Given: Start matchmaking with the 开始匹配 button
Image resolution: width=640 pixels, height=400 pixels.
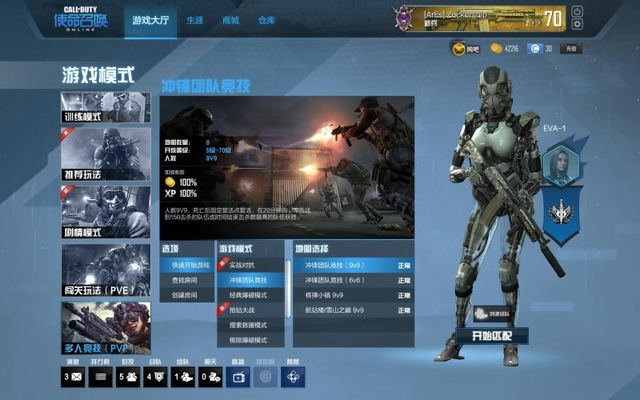Looking at the screenshot, I should pos(489,336).
